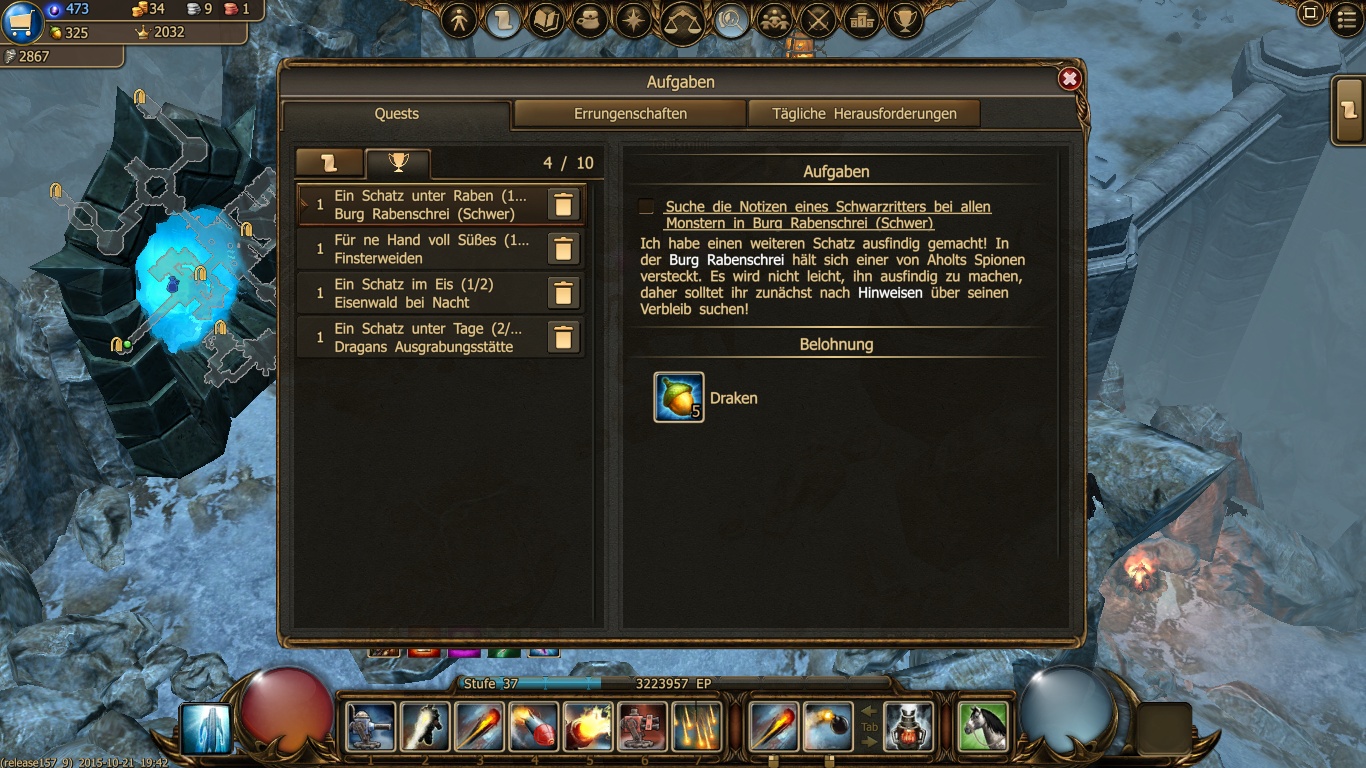Image resolution: width=1366 pixels, height=768 pixels.
Task: Select the quest Für ne Hand voll Süßes
Action: [432, 249]
